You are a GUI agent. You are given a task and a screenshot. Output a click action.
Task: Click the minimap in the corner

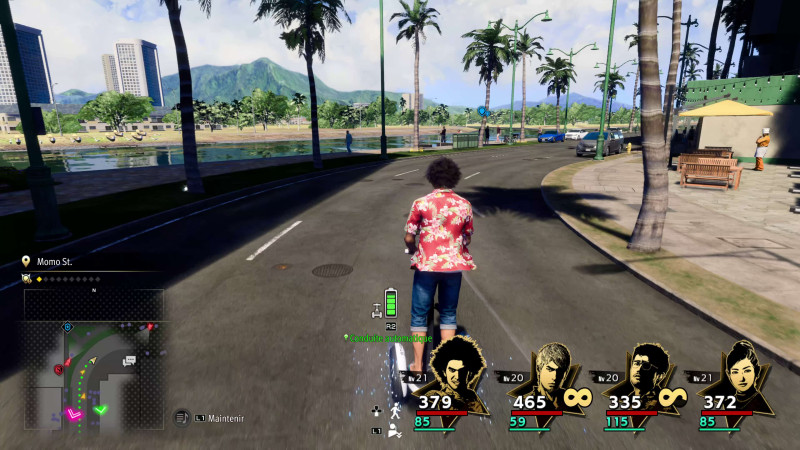click(x=93, y=360)
